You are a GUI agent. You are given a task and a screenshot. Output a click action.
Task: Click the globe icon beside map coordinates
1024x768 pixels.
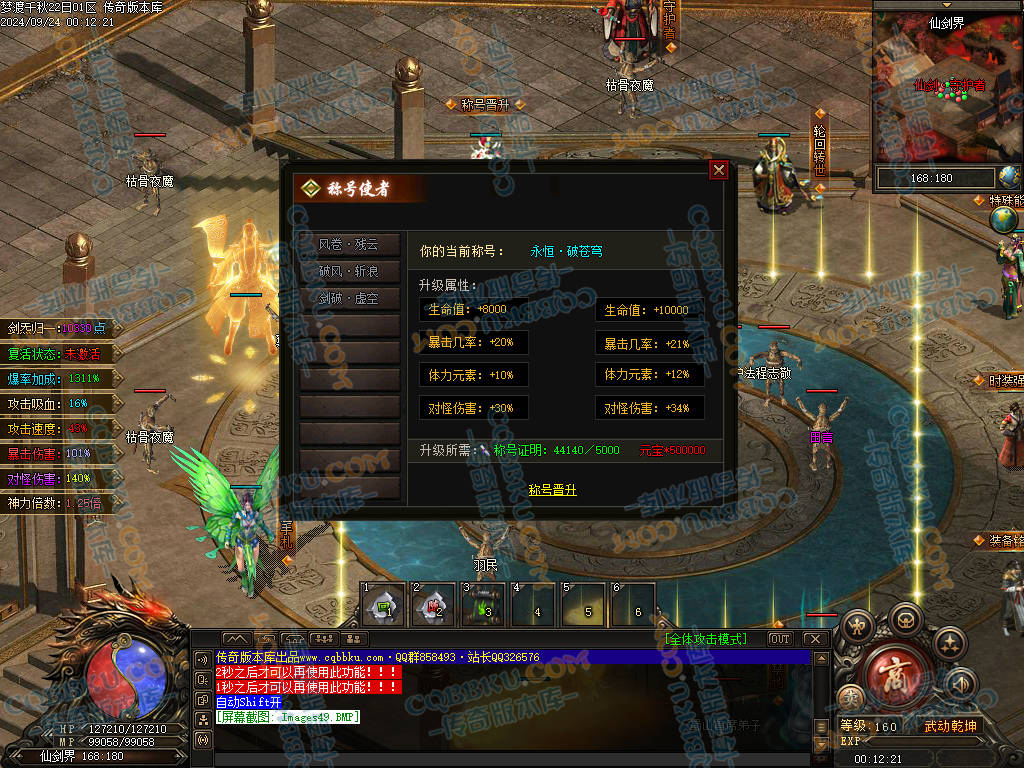point(1010,178)
